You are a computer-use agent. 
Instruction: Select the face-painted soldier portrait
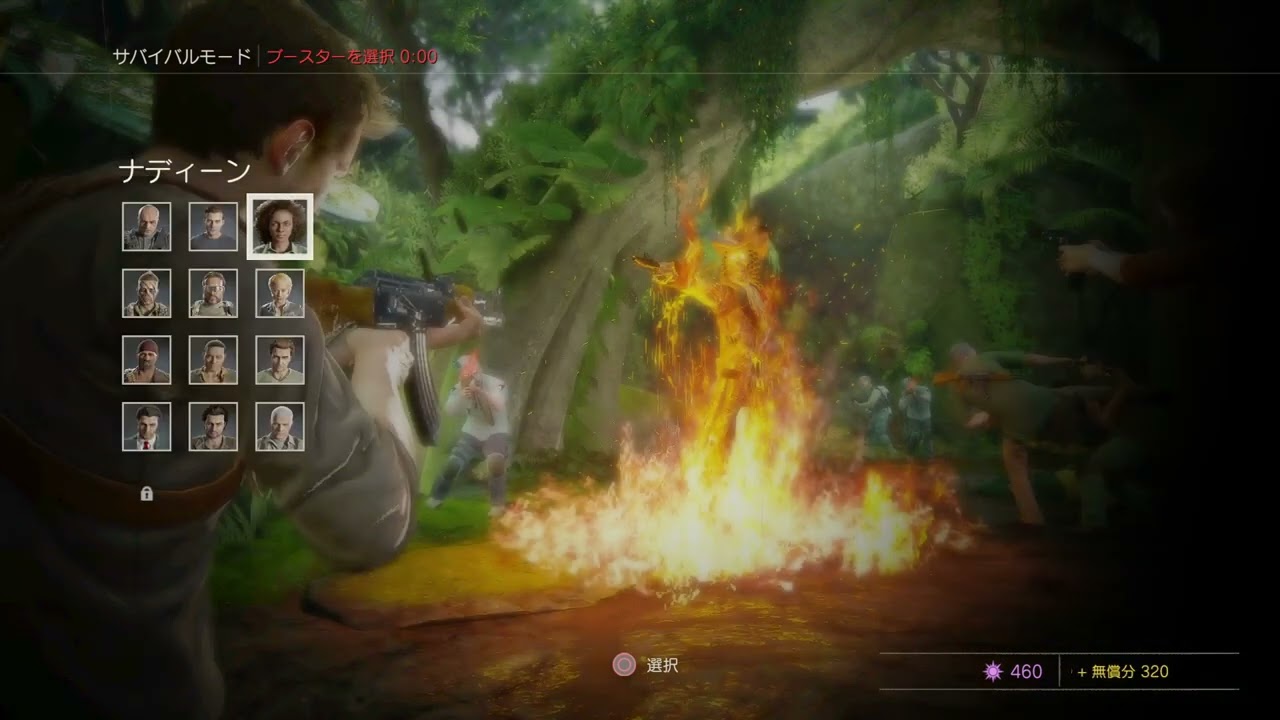pyautogui.click(x=147, y=293)
